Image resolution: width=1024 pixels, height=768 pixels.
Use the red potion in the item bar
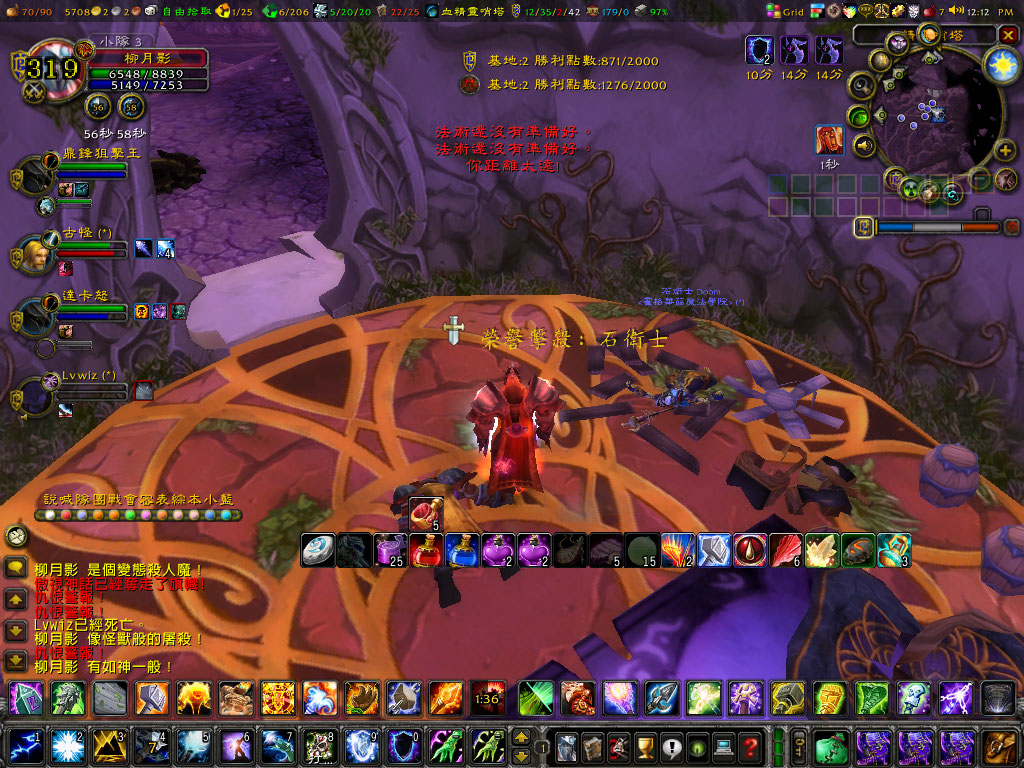pos(426,550)
